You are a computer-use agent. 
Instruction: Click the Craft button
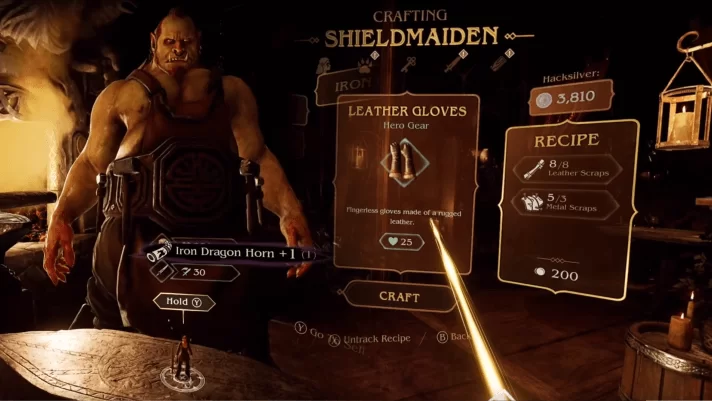(x=399, y=296)
